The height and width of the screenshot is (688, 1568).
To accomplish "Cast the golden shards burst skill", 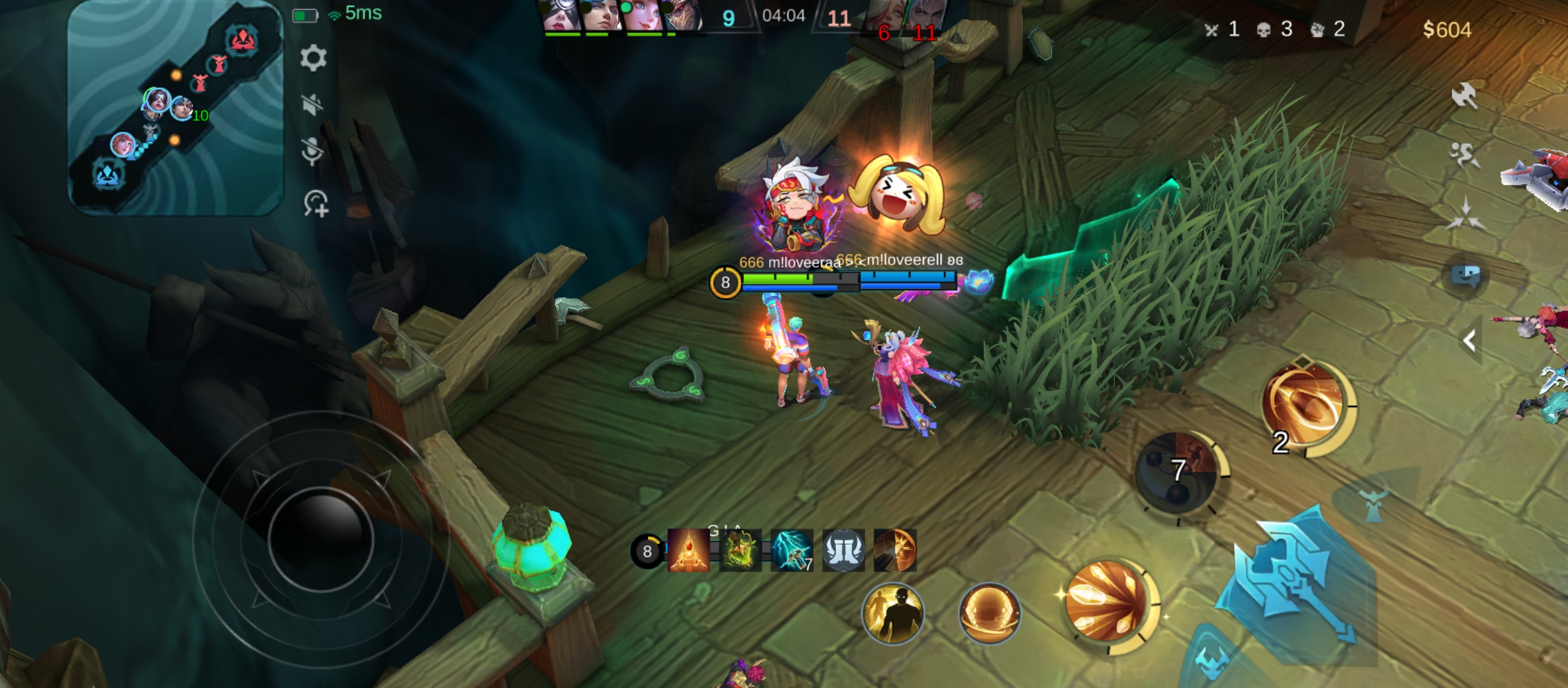I will [1108, 602].
